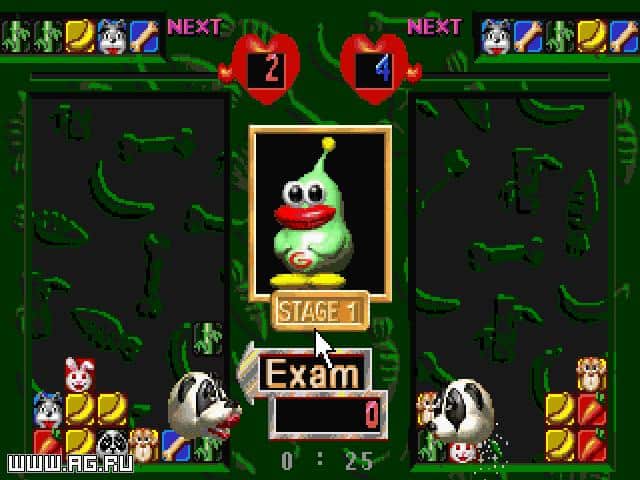Pick the blue dog tile in left field
Screen dimensions: 640x480
click(48, 409)
